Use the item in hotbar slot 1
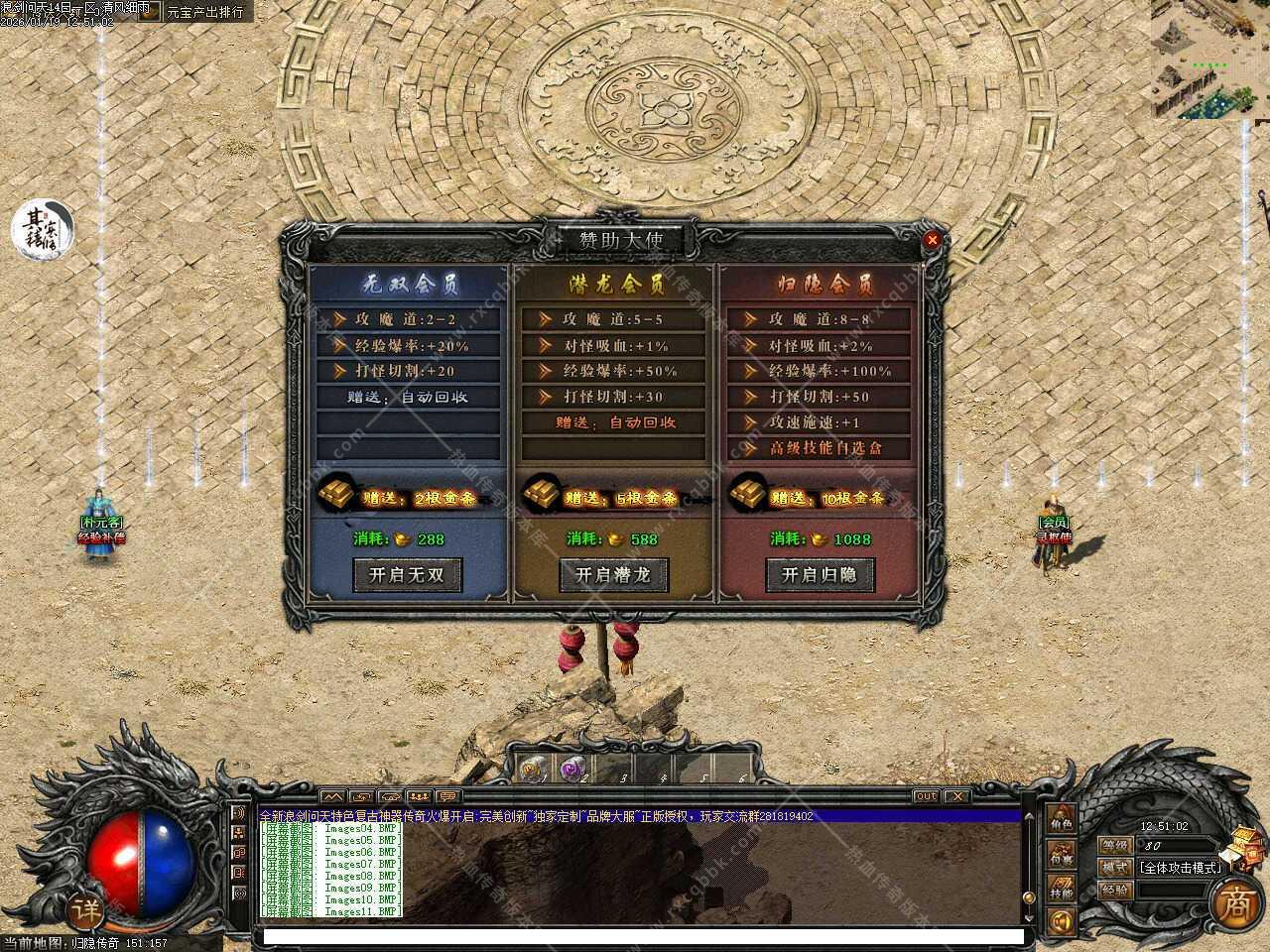Screen dimensions: 1270x952 [532, 769]
